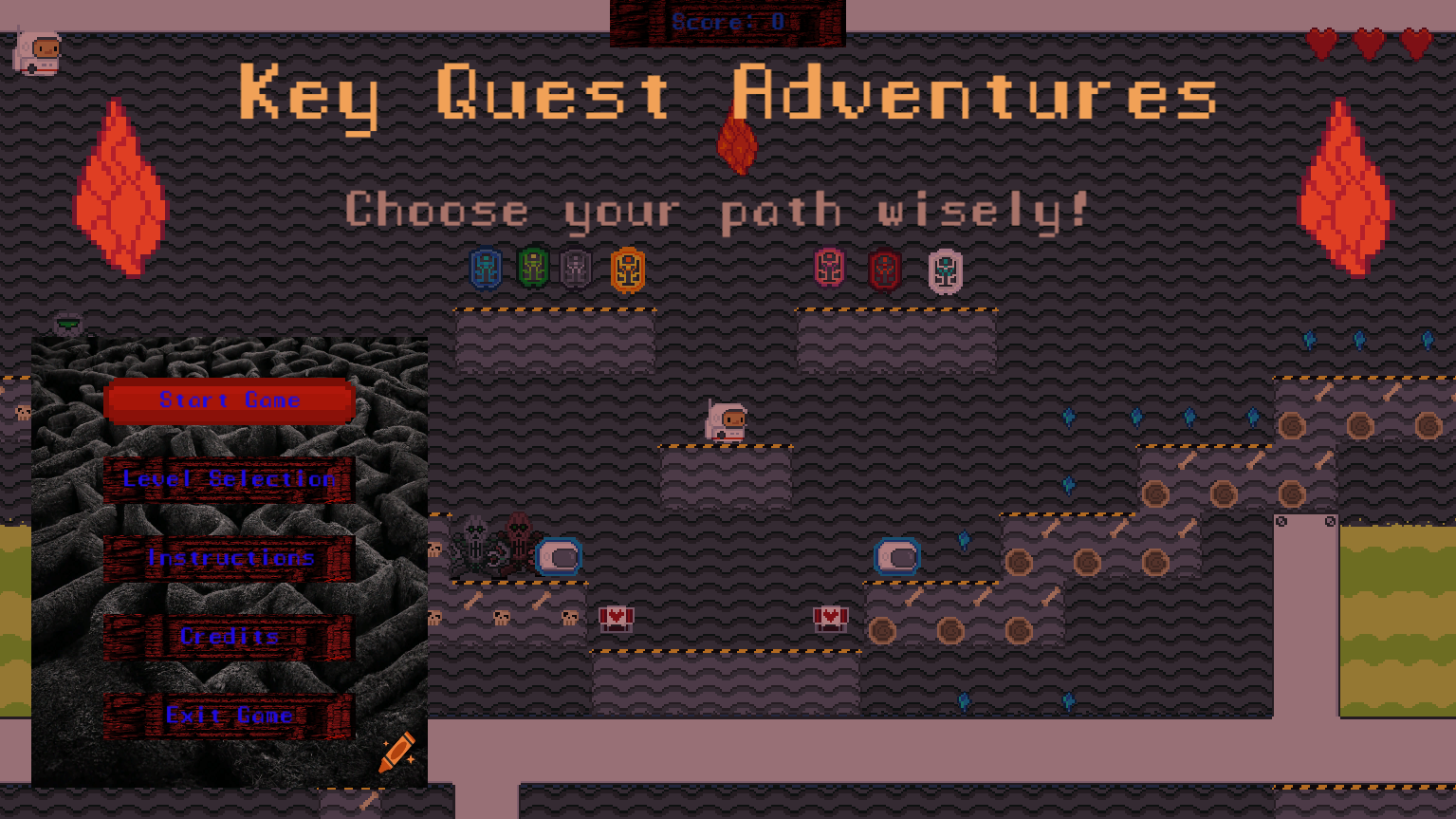Select the blue key icon
This screenshot has height=819, width=1456.
click(x=487, y=269)
